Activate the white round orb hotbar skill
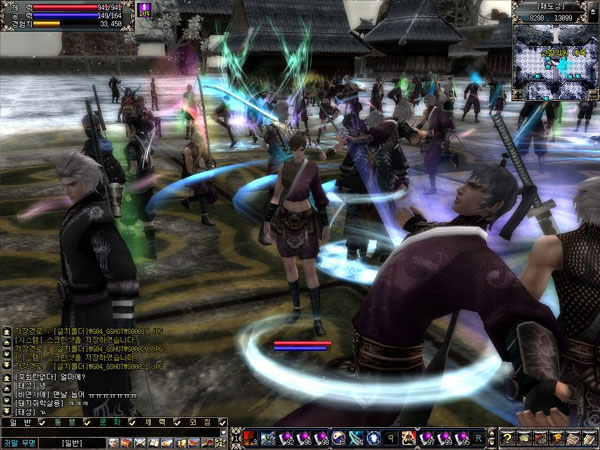Image resolution: width=600 pixels, height=450 pixels. [x=373, y=438]
